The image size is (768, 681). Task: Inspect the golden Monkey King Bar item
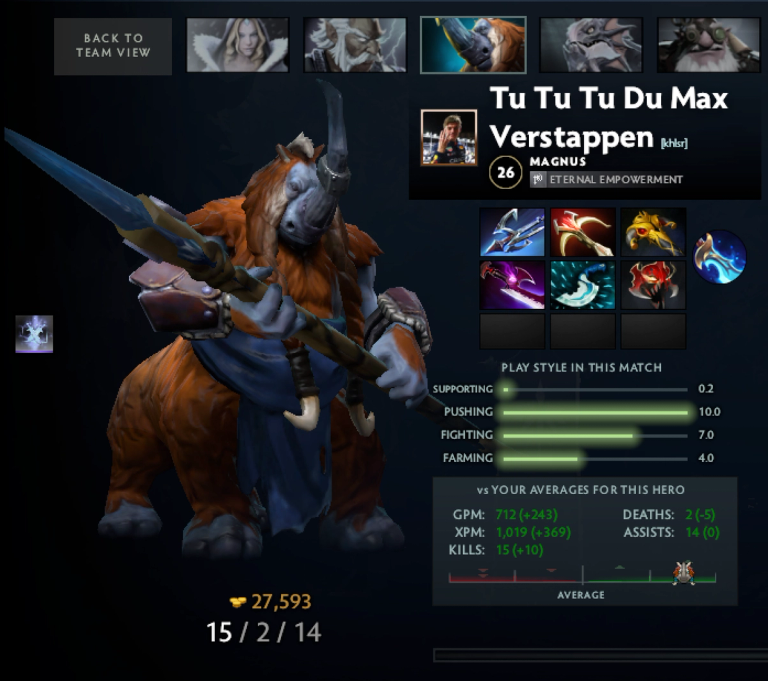(653, 232)
